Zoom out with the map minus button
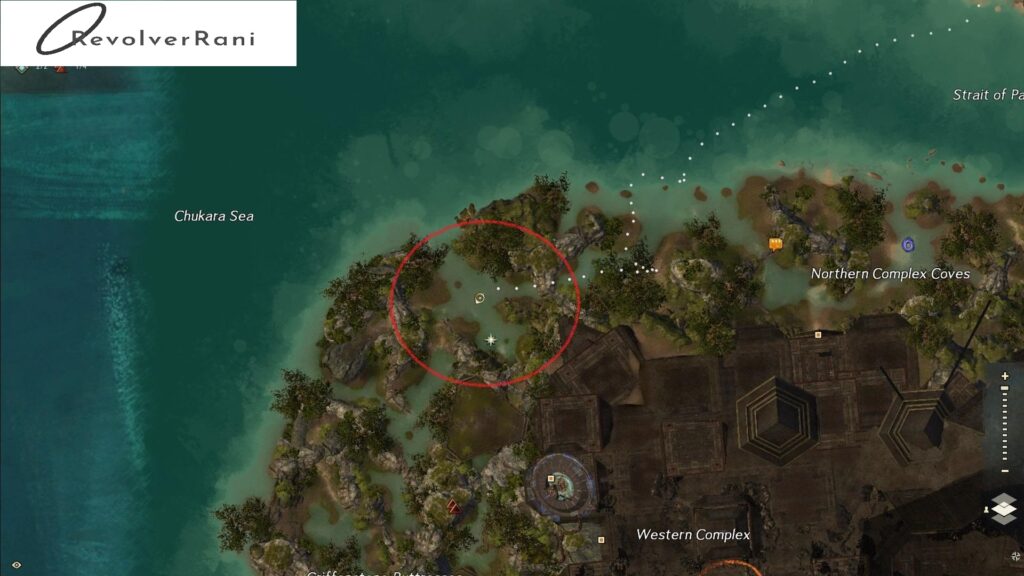 [x=1005, y=469]
